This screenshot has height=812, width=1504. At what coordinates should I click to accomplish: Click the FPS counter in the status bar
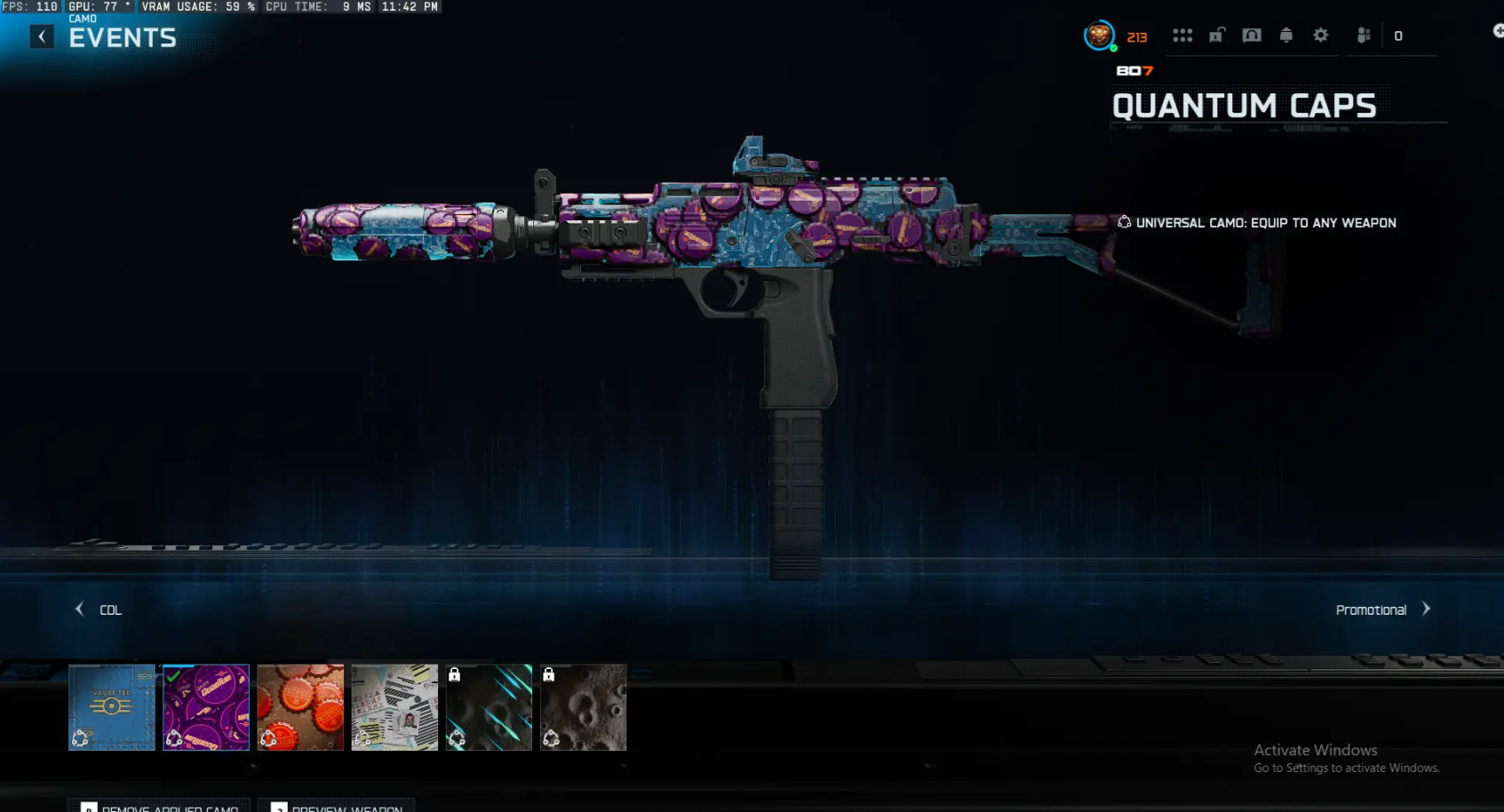(x=29, y=6)
